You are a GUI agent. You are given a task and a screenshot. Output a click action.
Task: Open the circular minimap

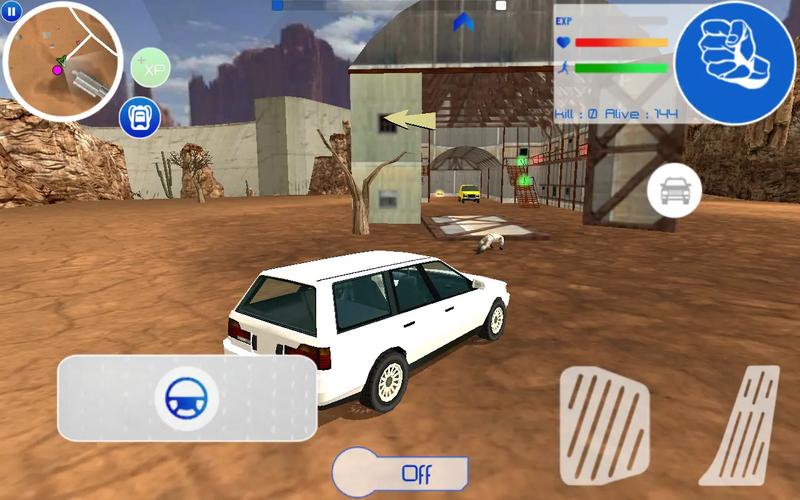[x=63, y=61]
